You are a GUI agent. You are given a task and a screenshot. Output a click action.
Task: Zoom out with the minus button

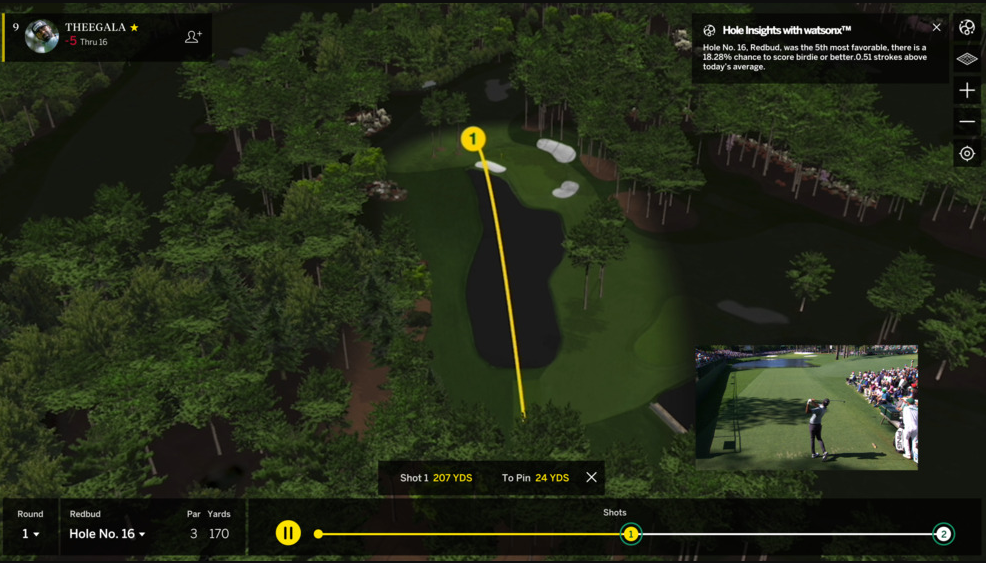(x=967, y=122)
